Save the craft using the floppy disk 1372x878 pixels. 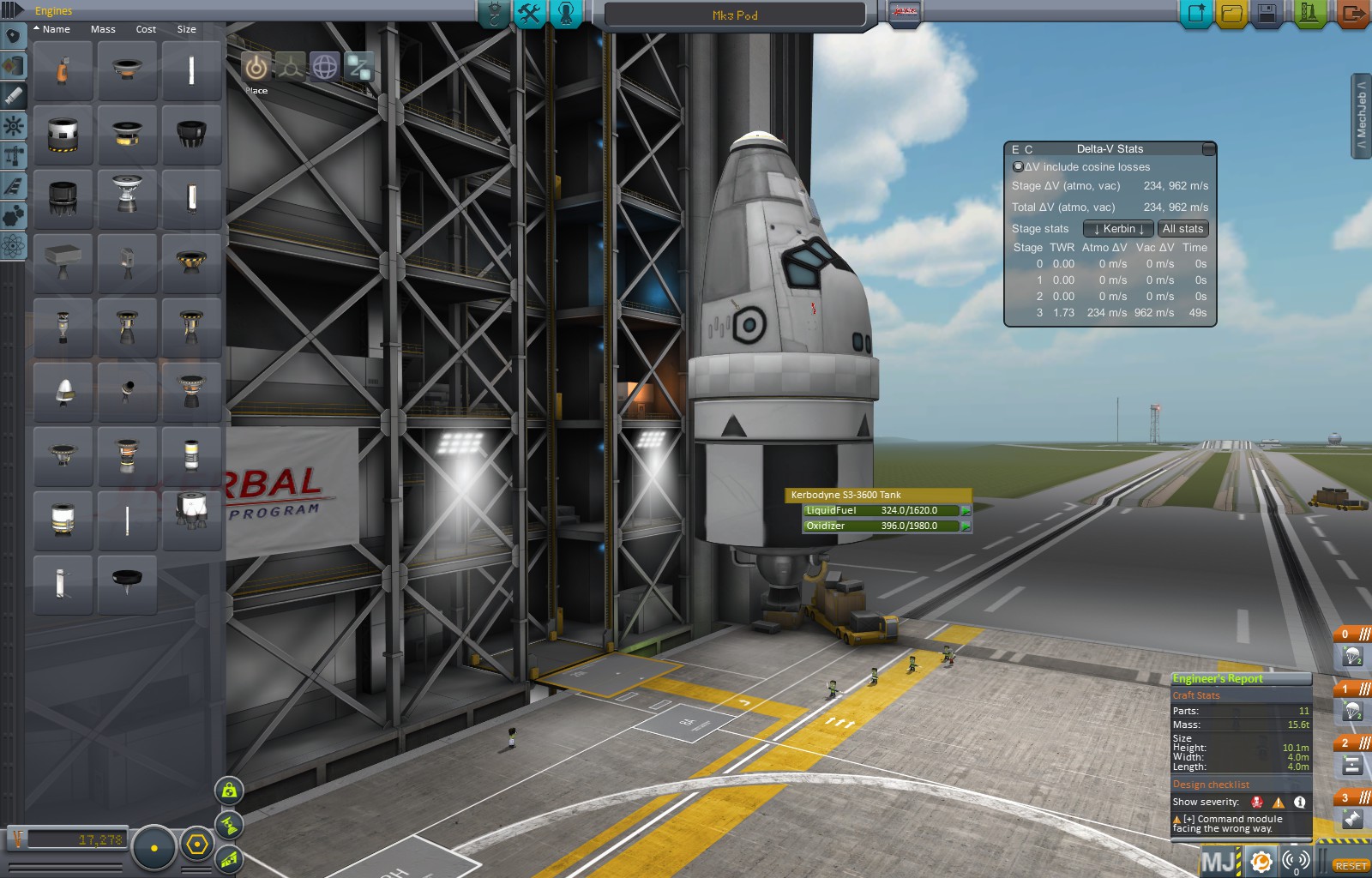[x=1267, y=14]
